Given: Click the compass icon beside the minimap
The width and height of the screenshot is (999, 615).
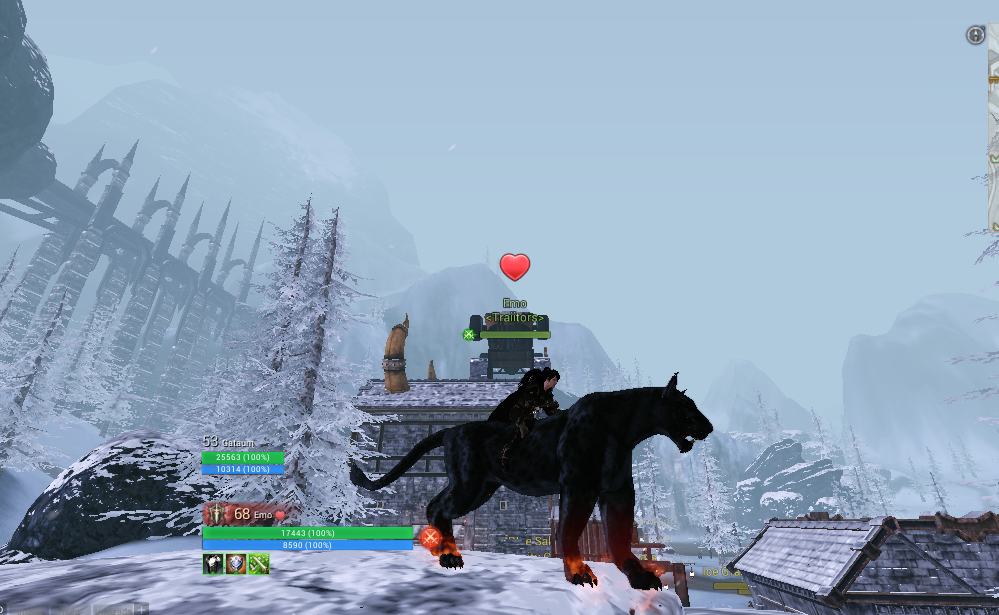Looking at the screenshot, I should tap(975, 35).
